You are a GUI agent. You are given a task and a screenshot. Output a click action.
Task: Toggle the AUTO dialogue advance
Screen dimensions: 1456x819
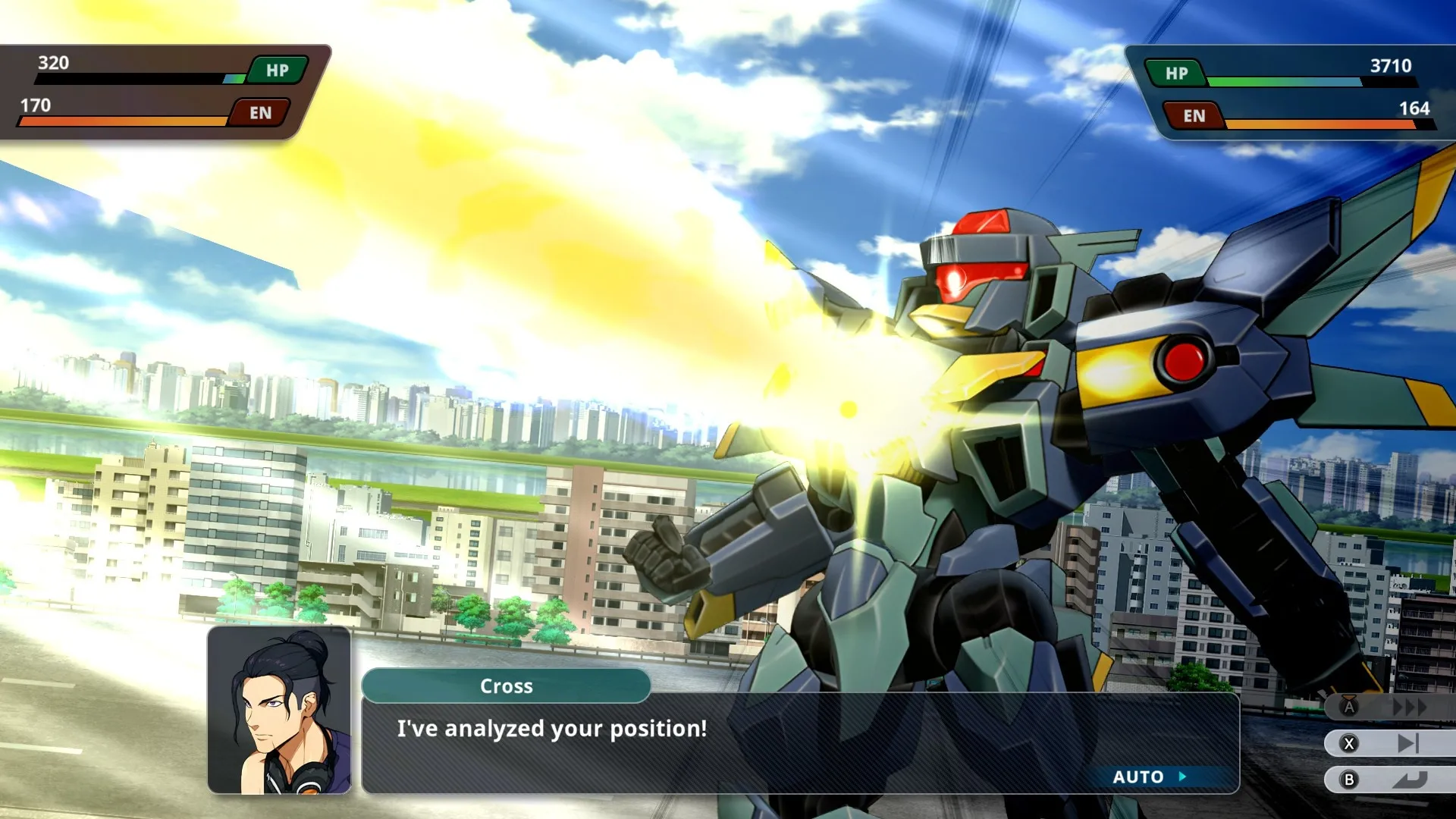point(1148,777)
